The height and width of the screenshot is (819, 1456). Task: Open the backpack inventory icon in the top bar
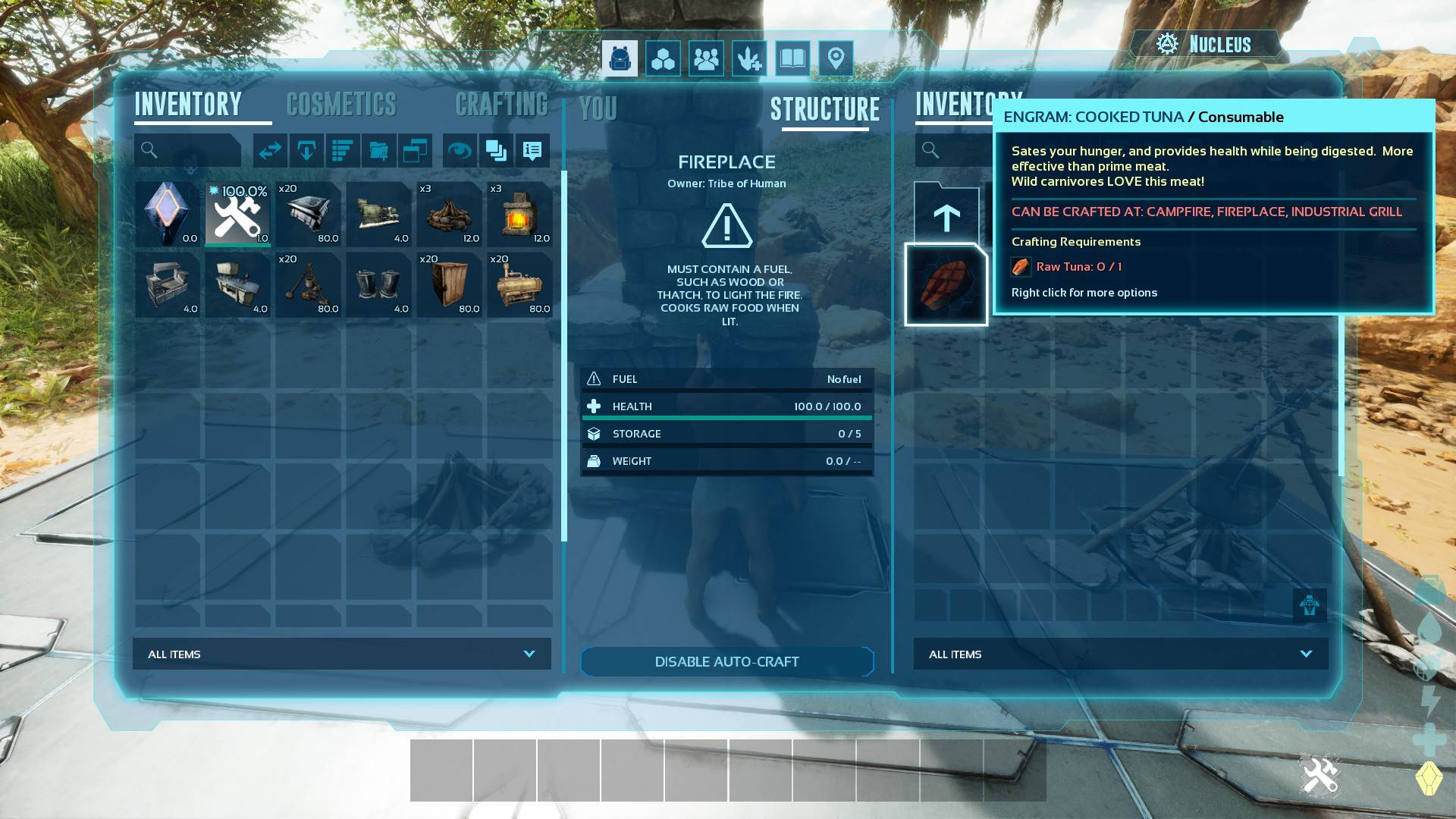[620, 58]
